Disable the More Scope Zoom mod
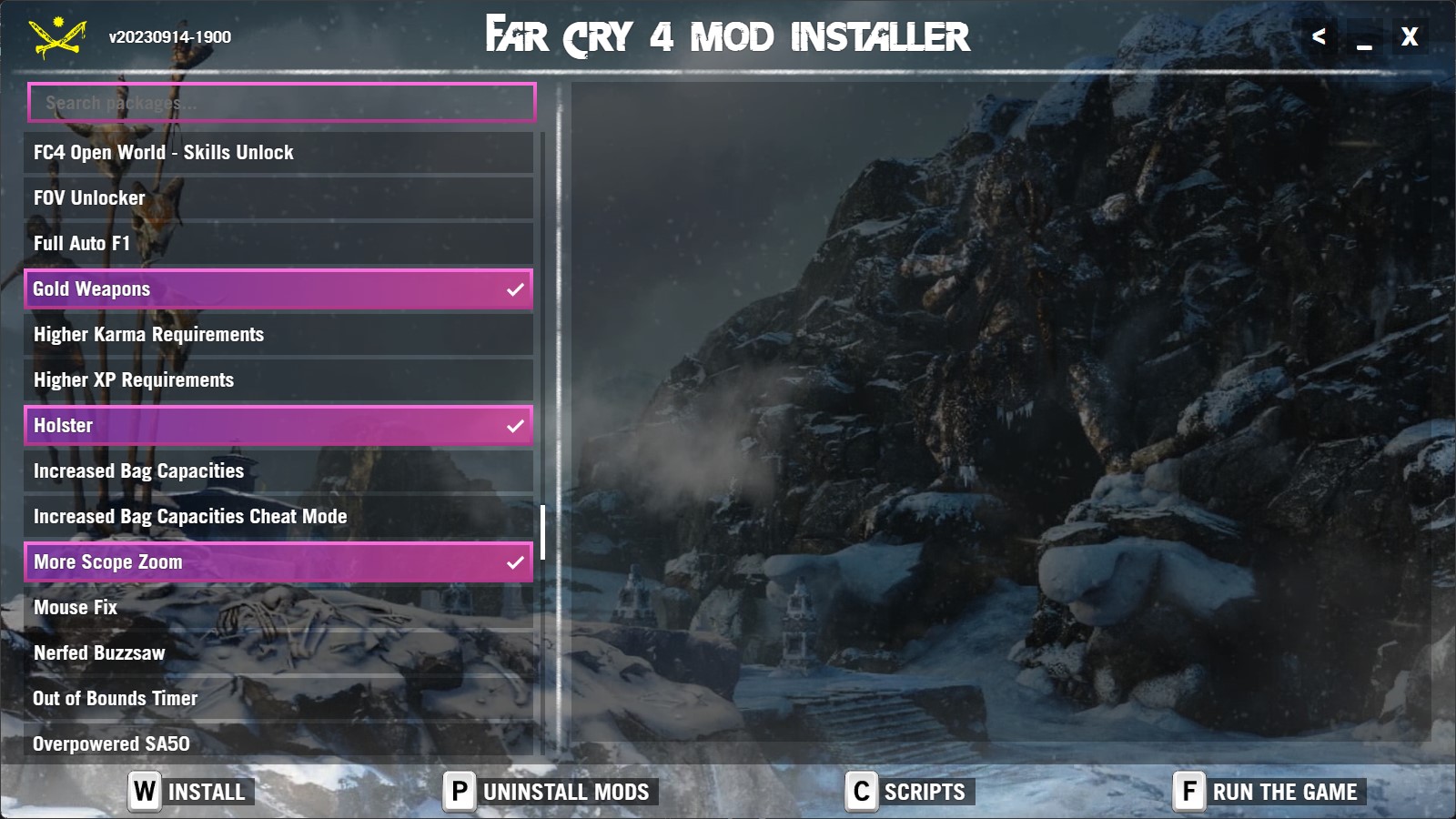Viewport: 1456px width, 819px height. click(x=278, y=562)
